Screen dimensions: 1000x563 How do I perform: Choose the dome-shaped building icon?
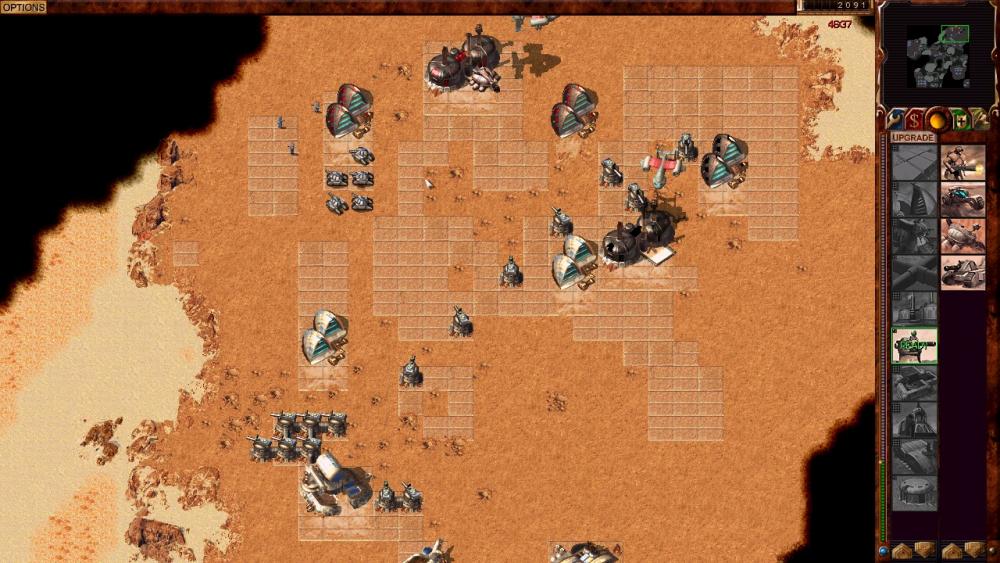click(x=914, y=494)
